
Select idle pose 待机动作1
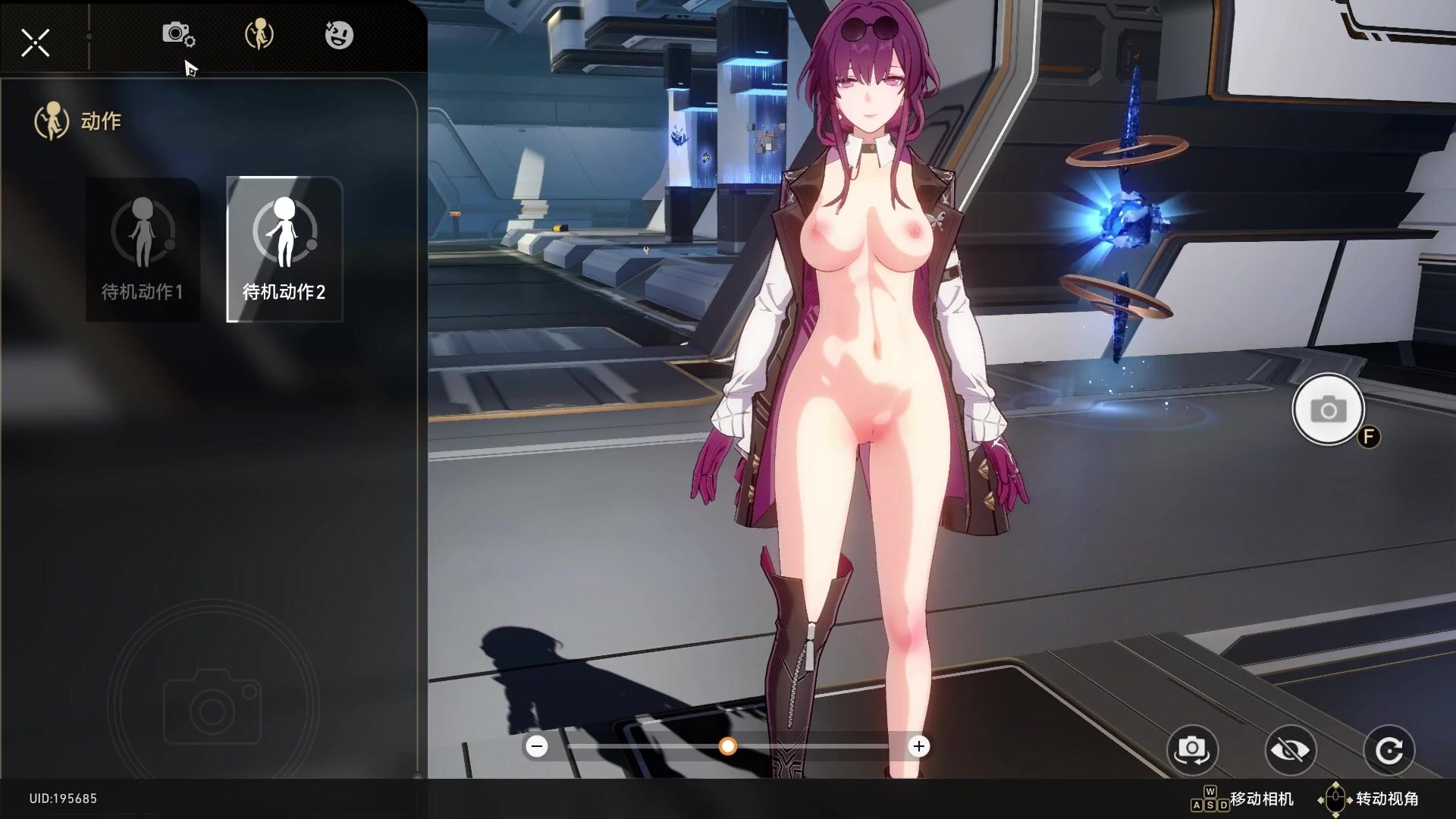[x=143, y=249]
